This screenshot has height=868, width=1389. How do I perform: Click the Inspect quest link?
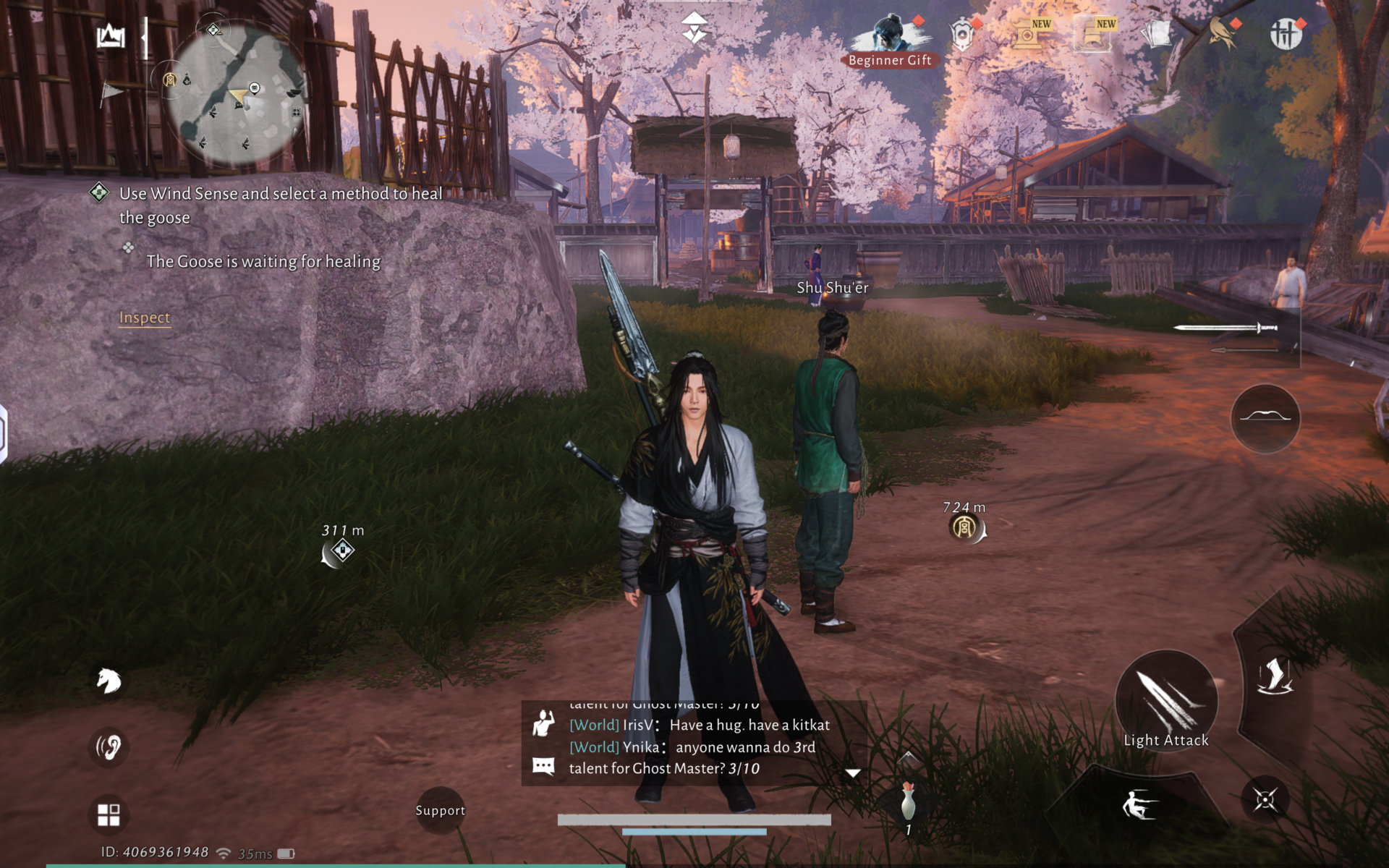pyautogui.click(x=145, y=318)
